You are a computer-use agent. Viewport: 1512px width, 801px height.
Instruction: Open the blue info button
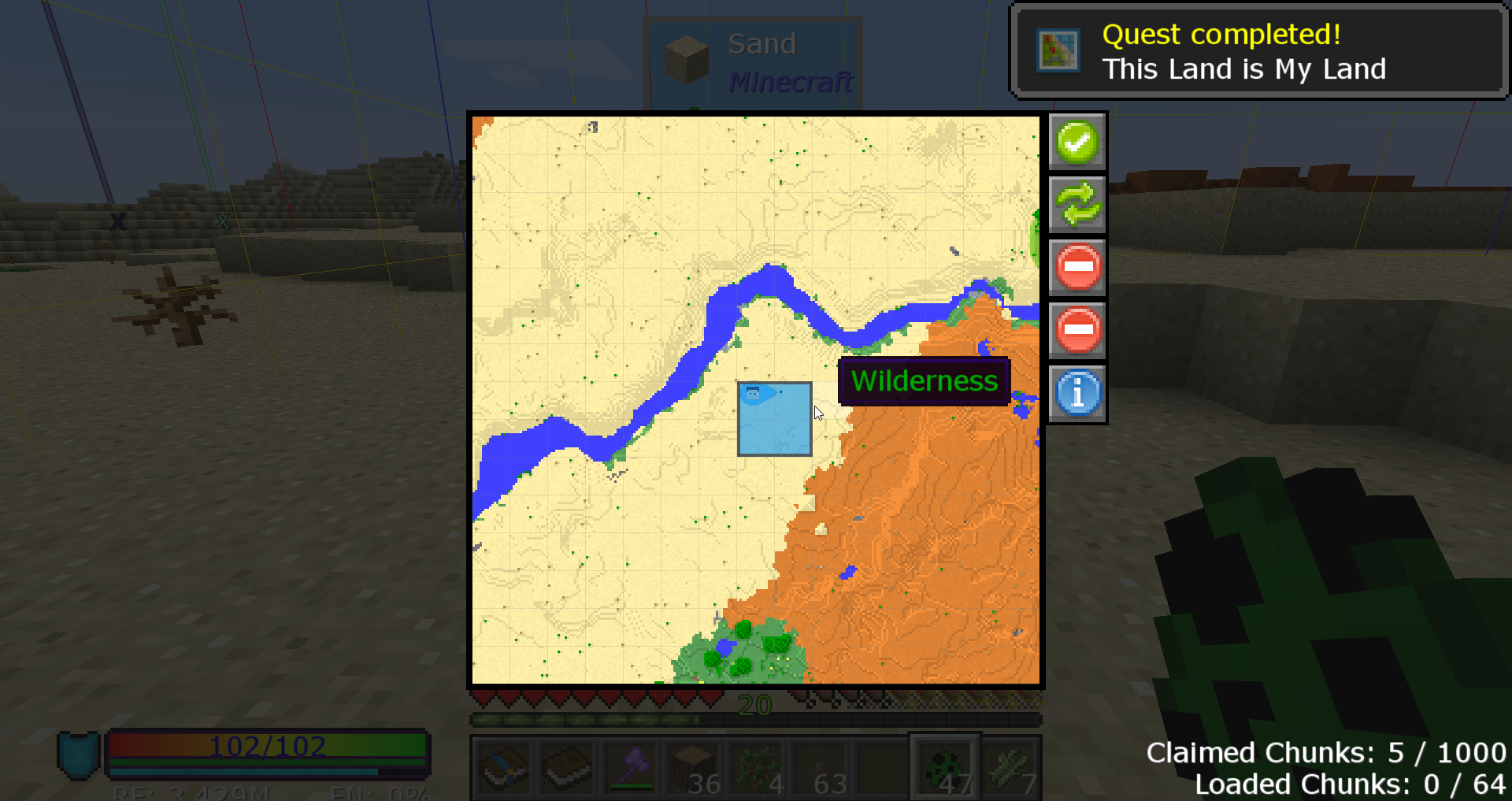(1077, 393)
